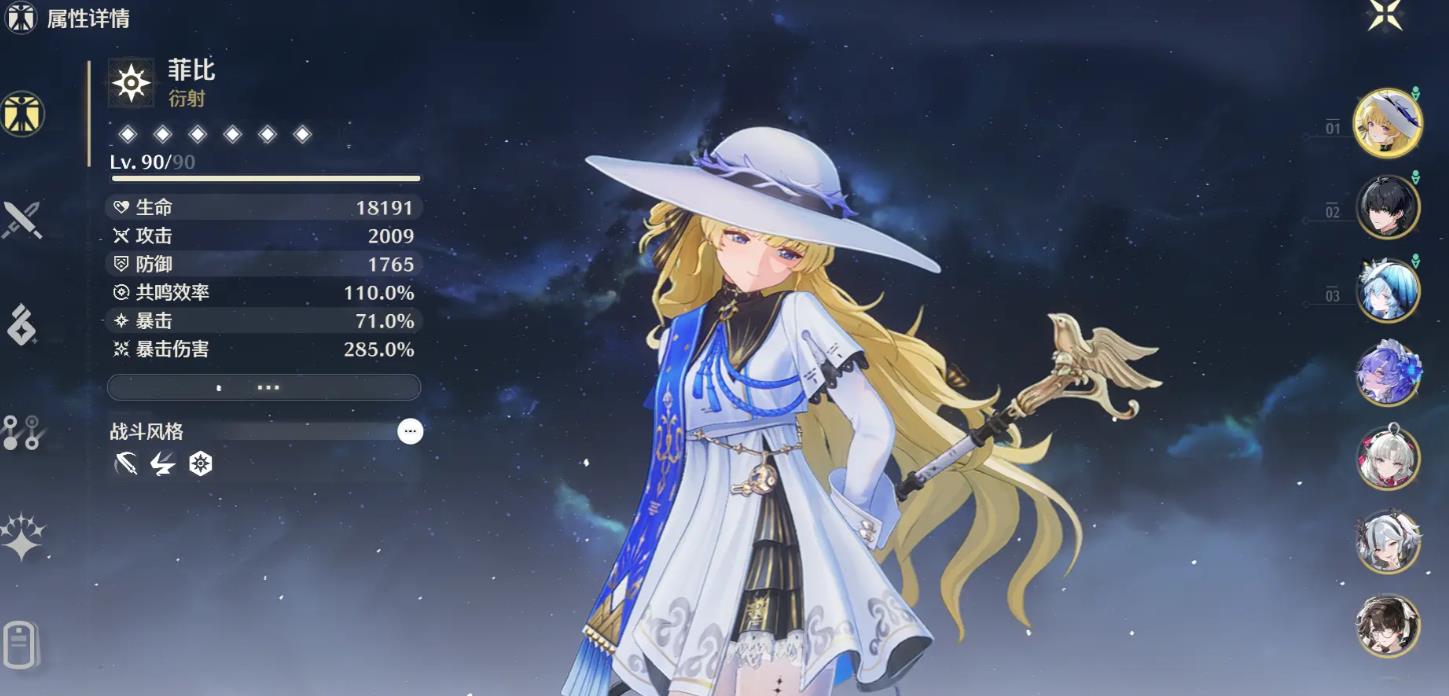View the first combat style icon
This screenshot has height=696, width=1449.
pos(126,464)
